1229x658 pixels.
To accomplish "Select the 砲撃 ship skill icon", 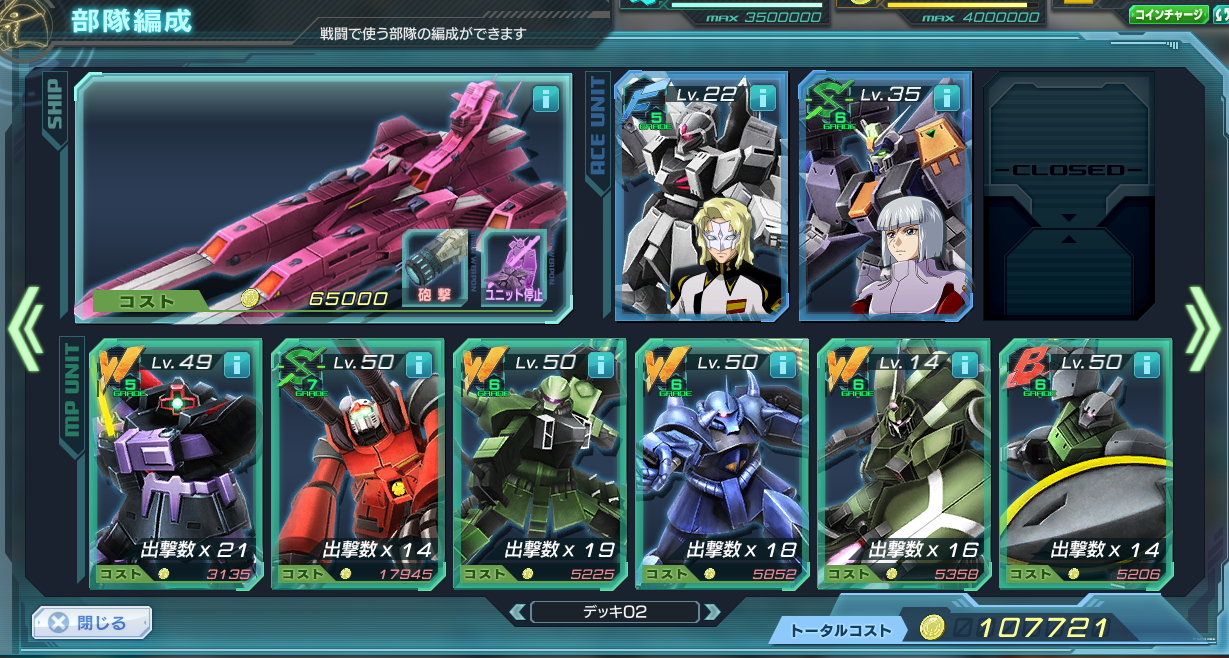I will [x=434, y=267].
